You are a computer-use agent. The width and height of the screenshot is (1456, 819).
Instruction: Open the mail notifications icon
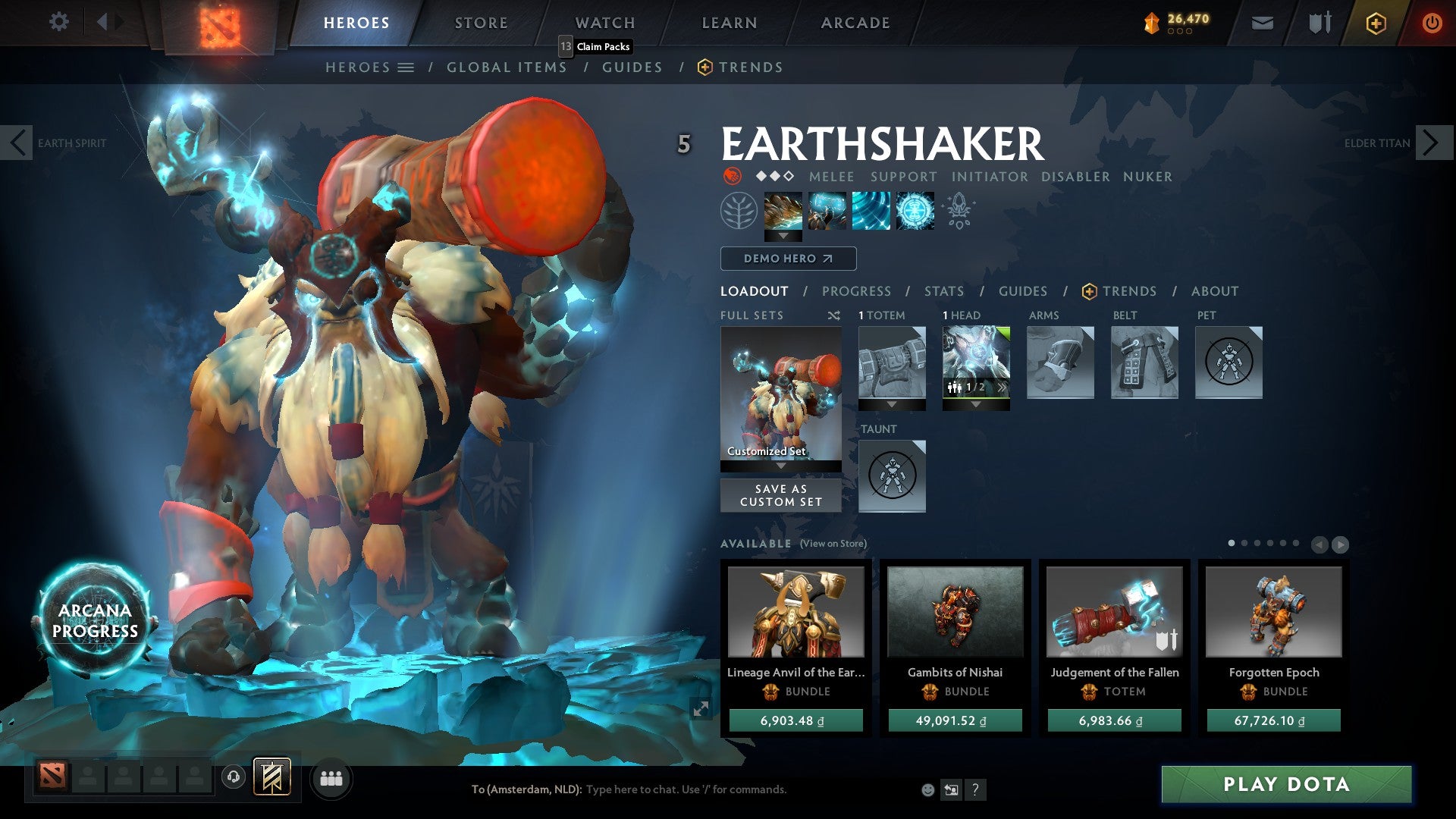point(1261,23)
